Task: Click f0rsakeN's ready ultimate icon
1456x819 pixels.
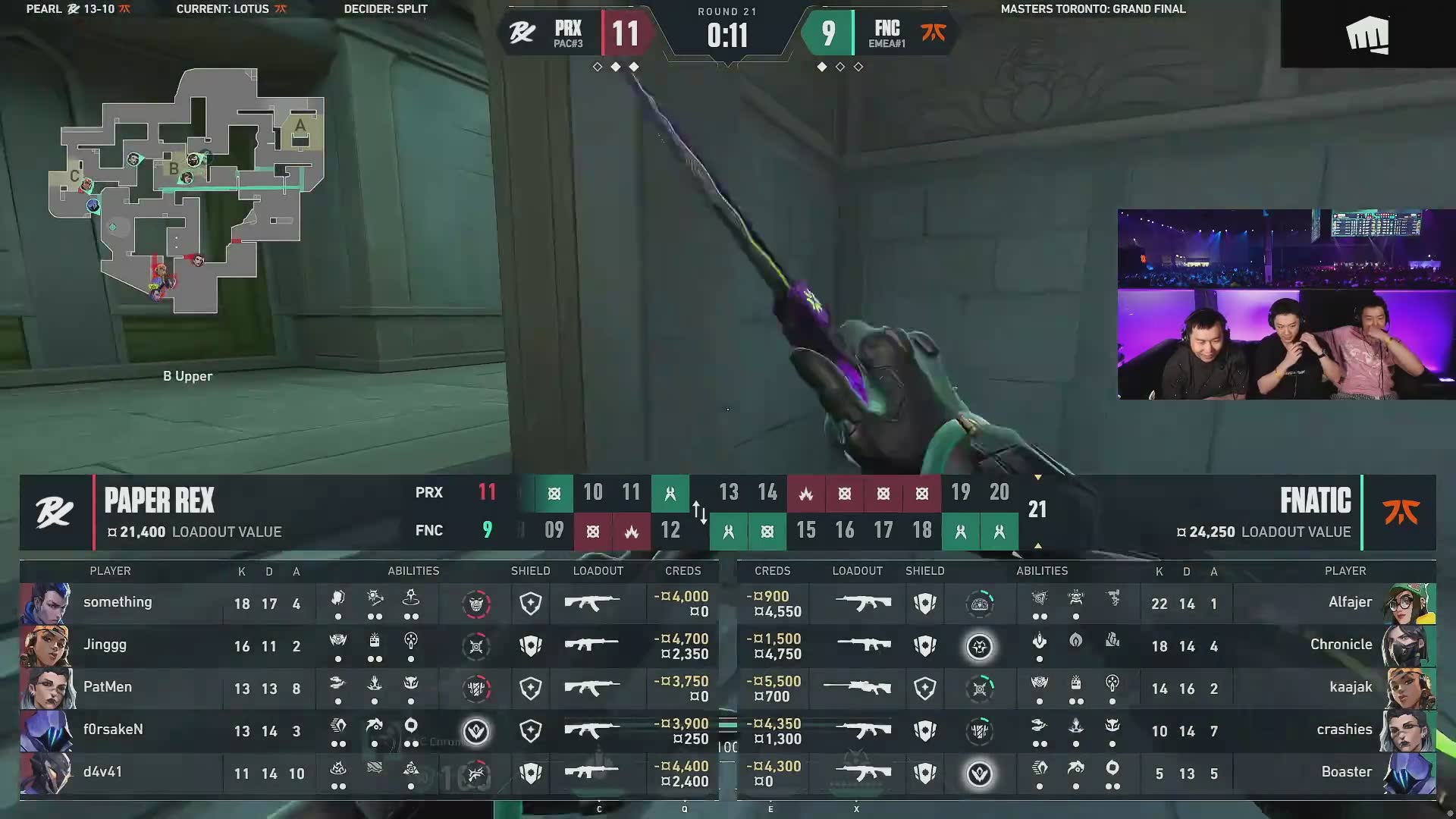Action: 476,731
